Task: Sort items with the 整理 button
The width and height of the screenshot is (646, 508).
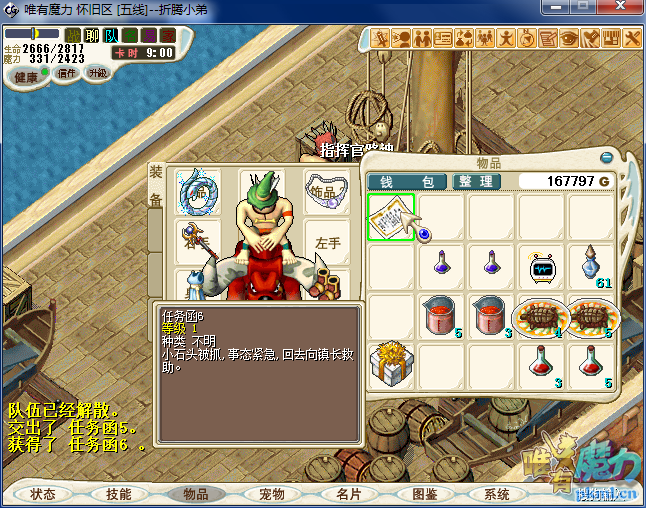Action: 473,181
